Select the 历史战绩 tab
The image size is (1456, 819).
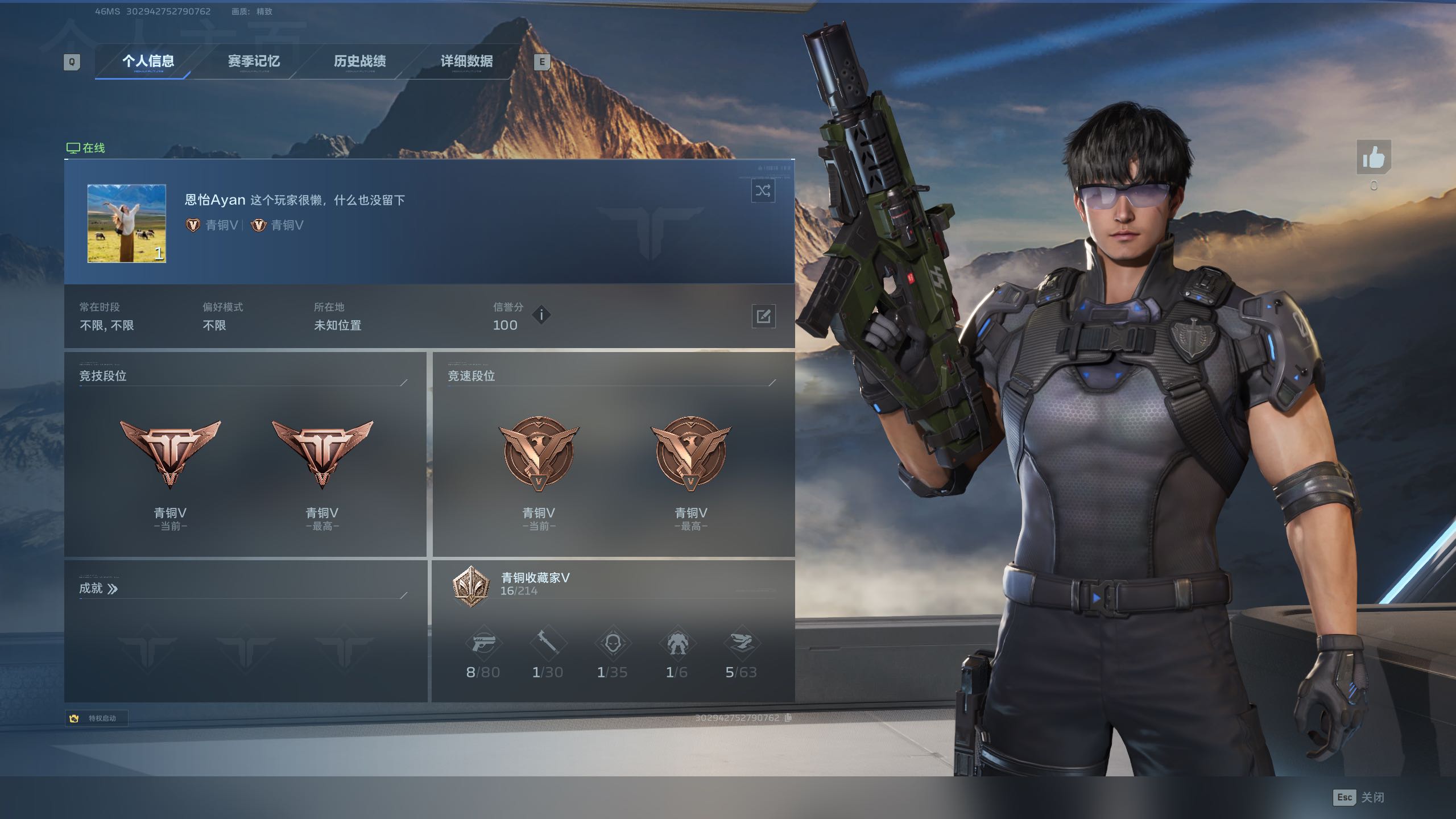click(x=359, y=61)
